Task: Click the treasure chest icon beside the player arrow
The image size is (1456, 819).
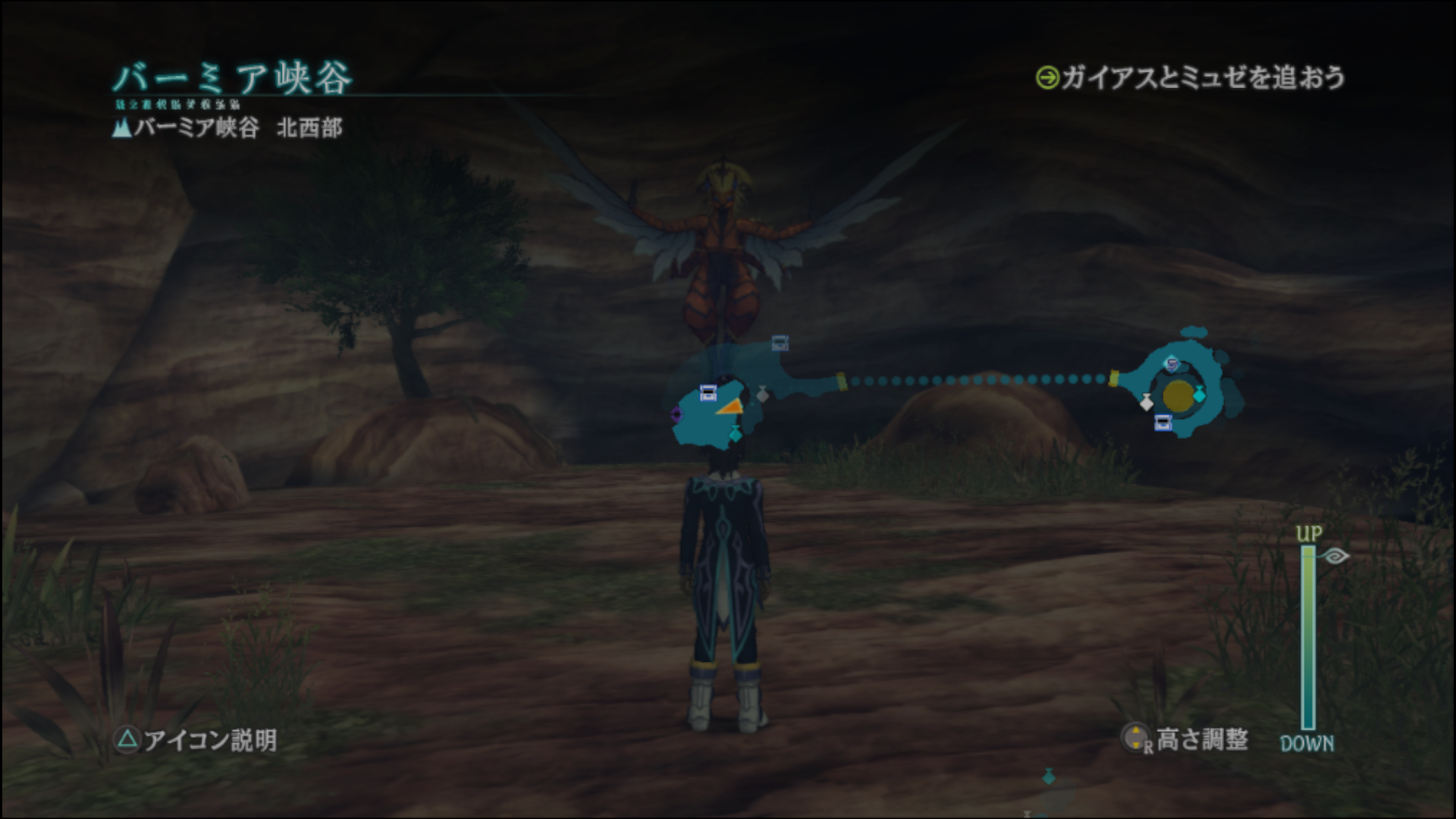Action: click(708, 392)
